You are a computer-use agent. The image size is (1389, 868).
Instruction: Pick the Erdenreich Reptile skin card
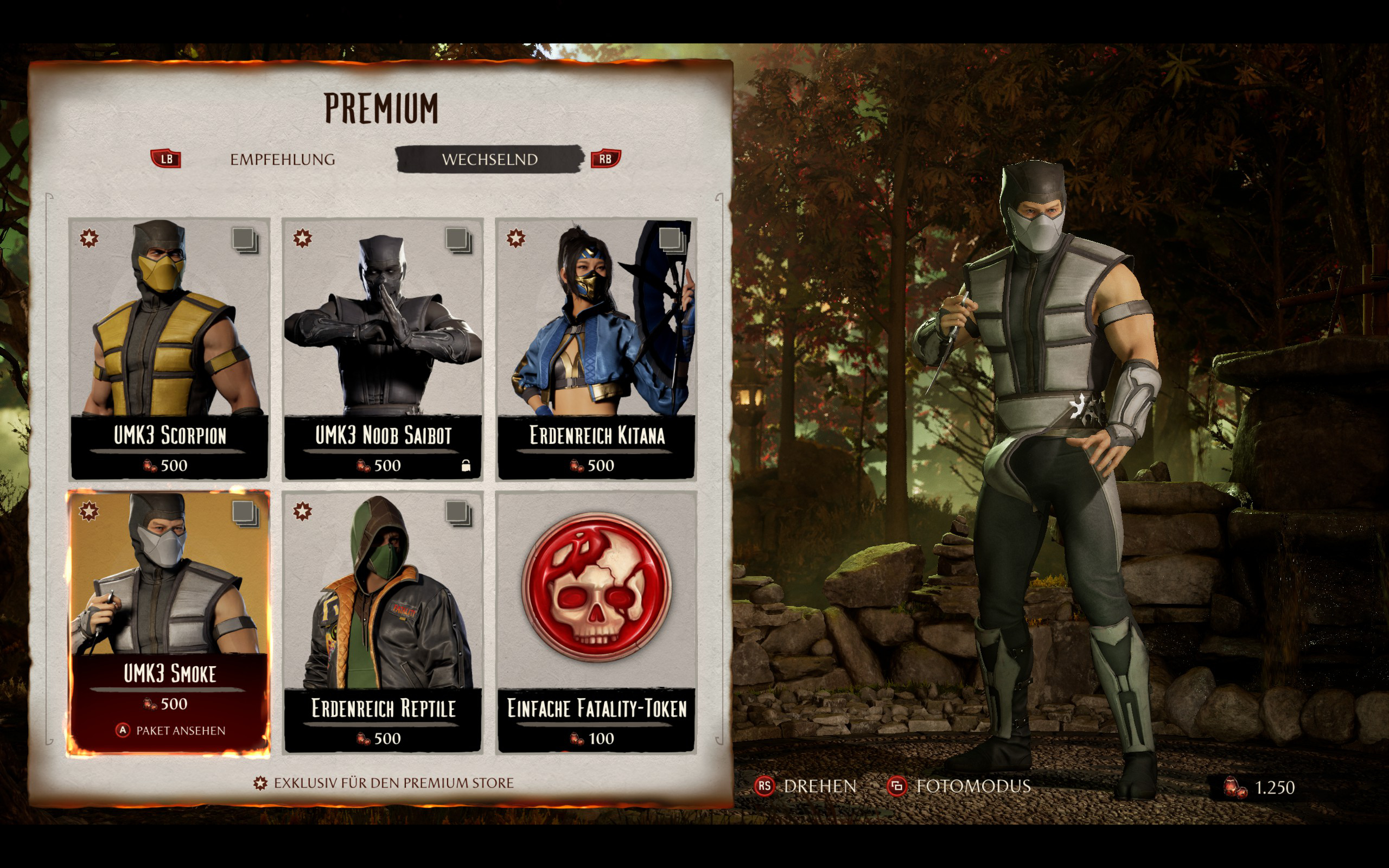tap(383, 621)
